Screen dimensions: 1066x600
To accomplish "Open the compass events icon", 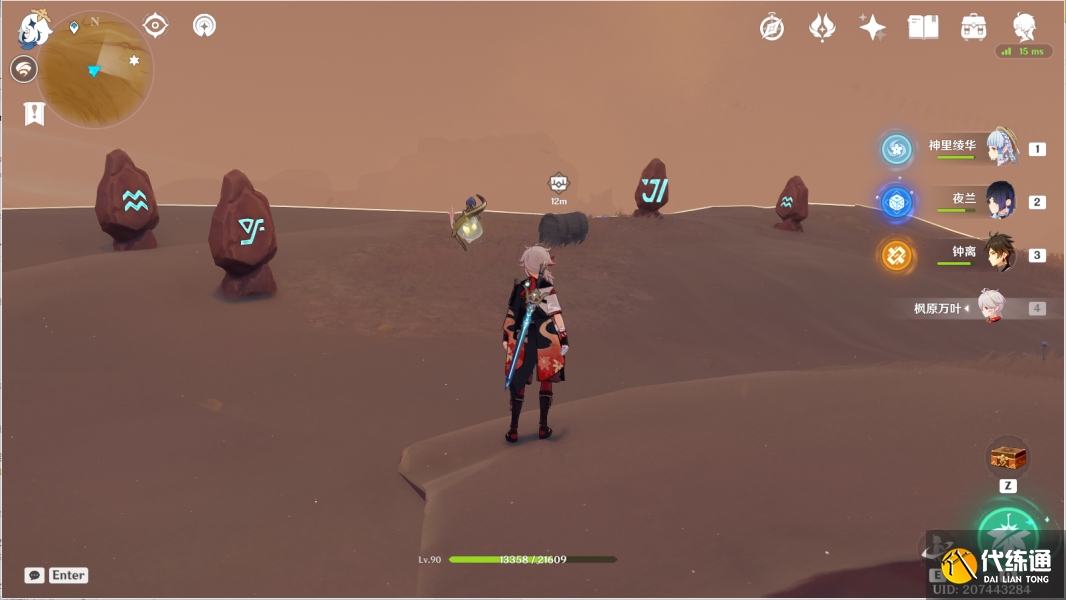I will click(772, 27).
